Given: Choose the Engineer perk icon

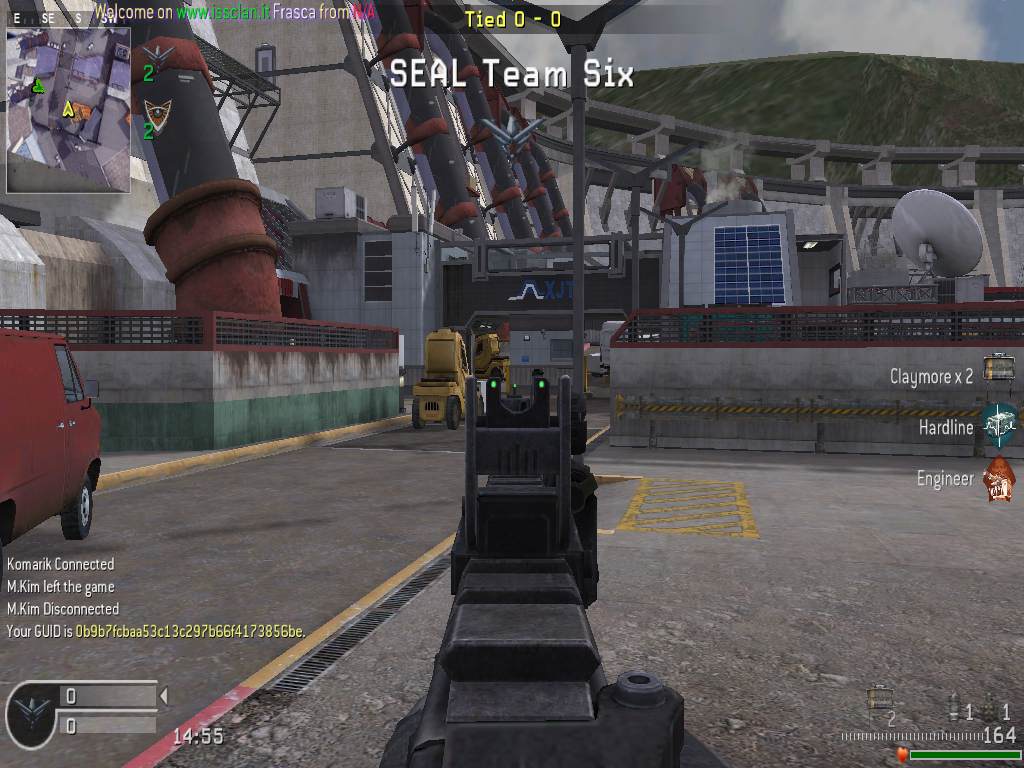Looking at the screenshot, I should coord(998,480).
